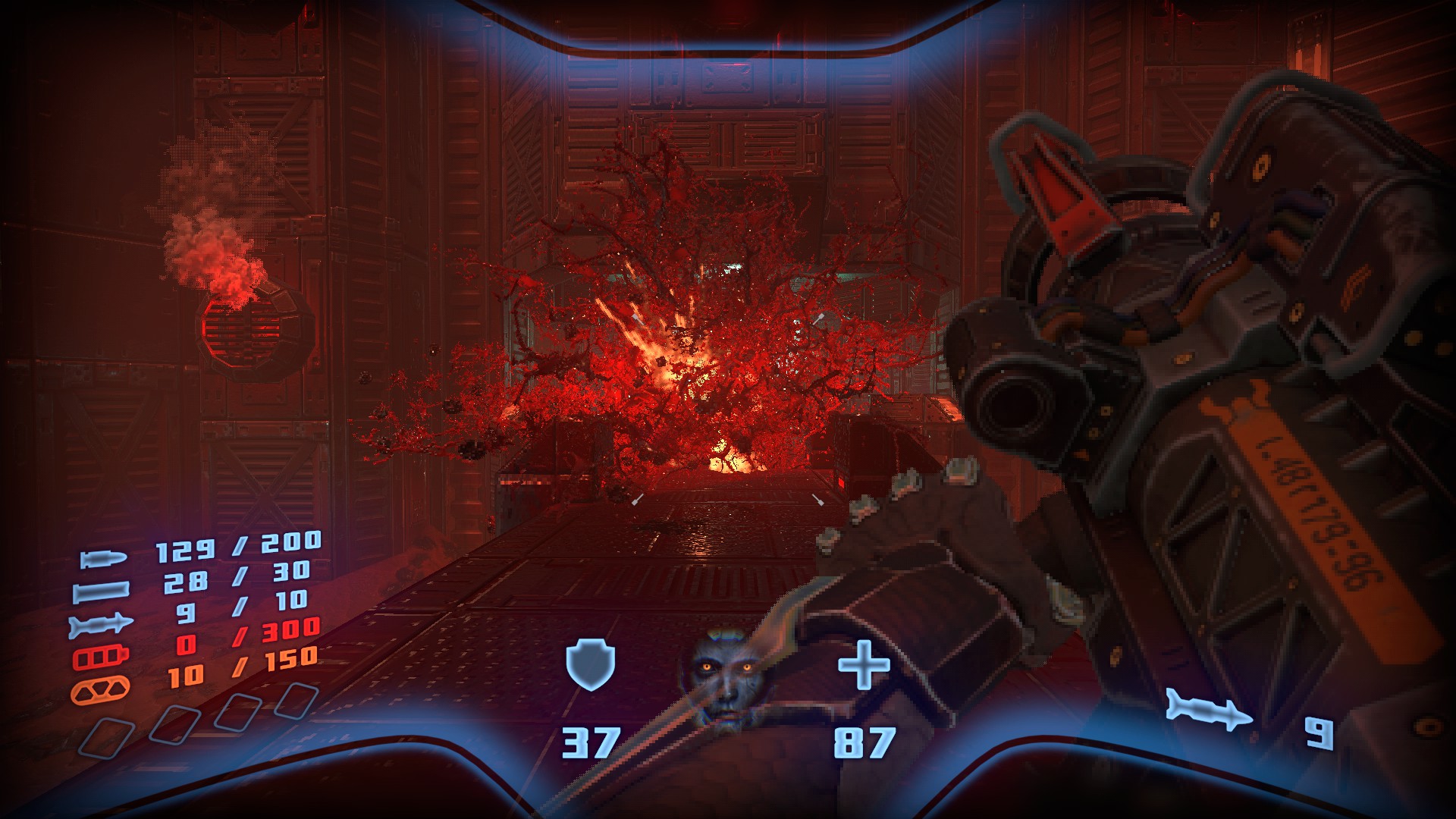The width and height of the screenshot is (1456, 819).
Task: Choose the rocket icon in the ammo list
Action: pos(101,625)
